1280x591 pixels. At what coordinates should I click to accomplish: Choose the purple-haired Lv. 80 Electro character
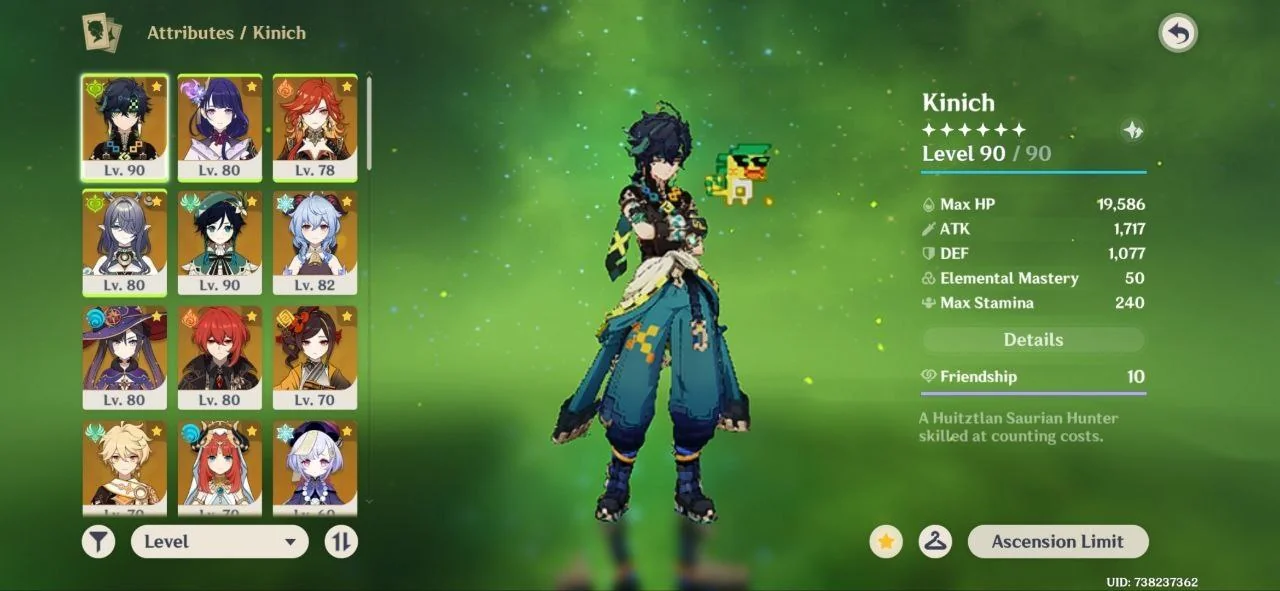pyautogui.click(x=220, y=127)
